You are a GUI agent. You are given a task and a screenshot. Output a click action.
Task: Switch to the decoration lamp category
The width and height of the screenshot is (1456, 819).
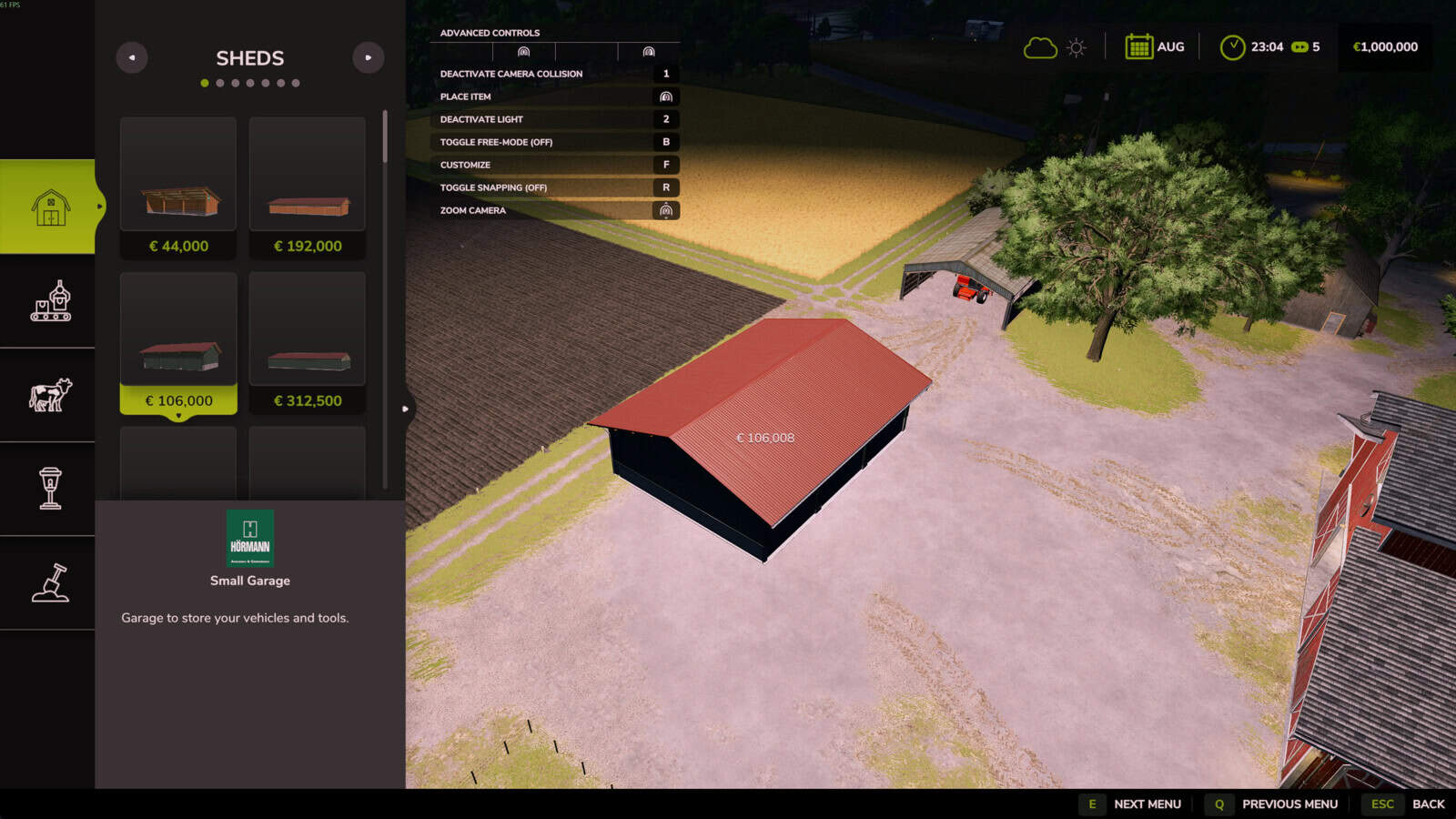(x=50, y=489)
